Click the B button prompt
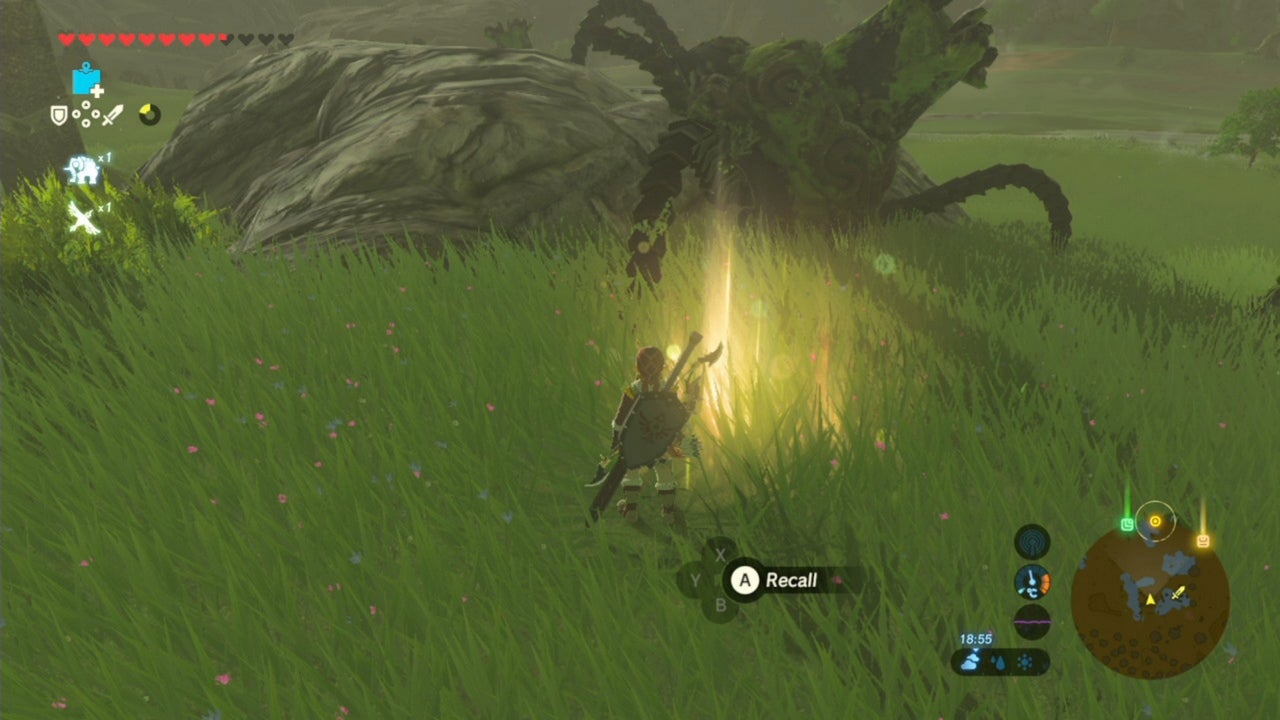Viewport: 1280px width, 720px height. (722, 604)
